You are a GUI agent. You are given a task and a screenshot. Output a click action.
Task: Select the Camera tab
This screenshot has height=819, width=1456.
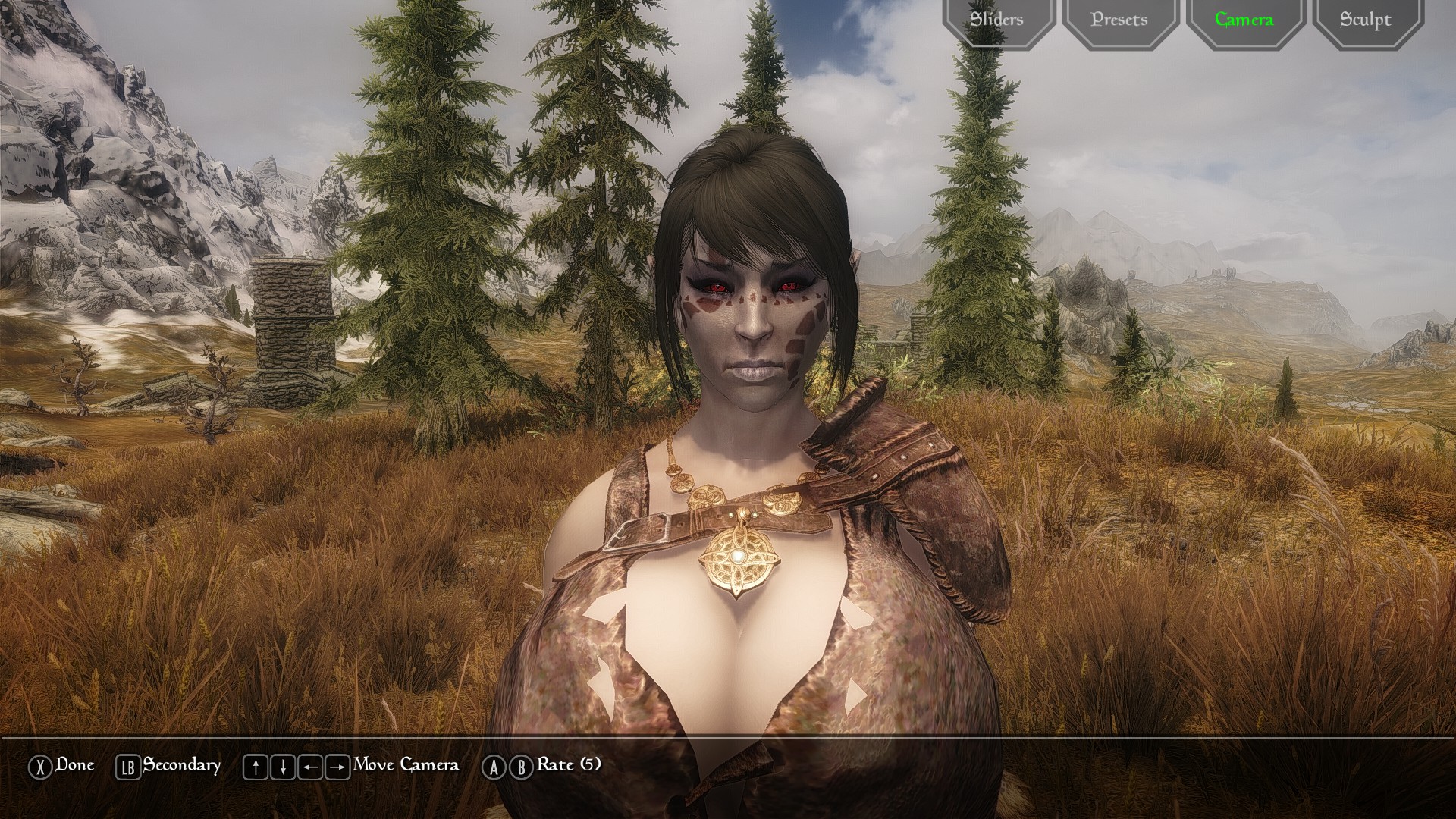tap(1244, 20)
